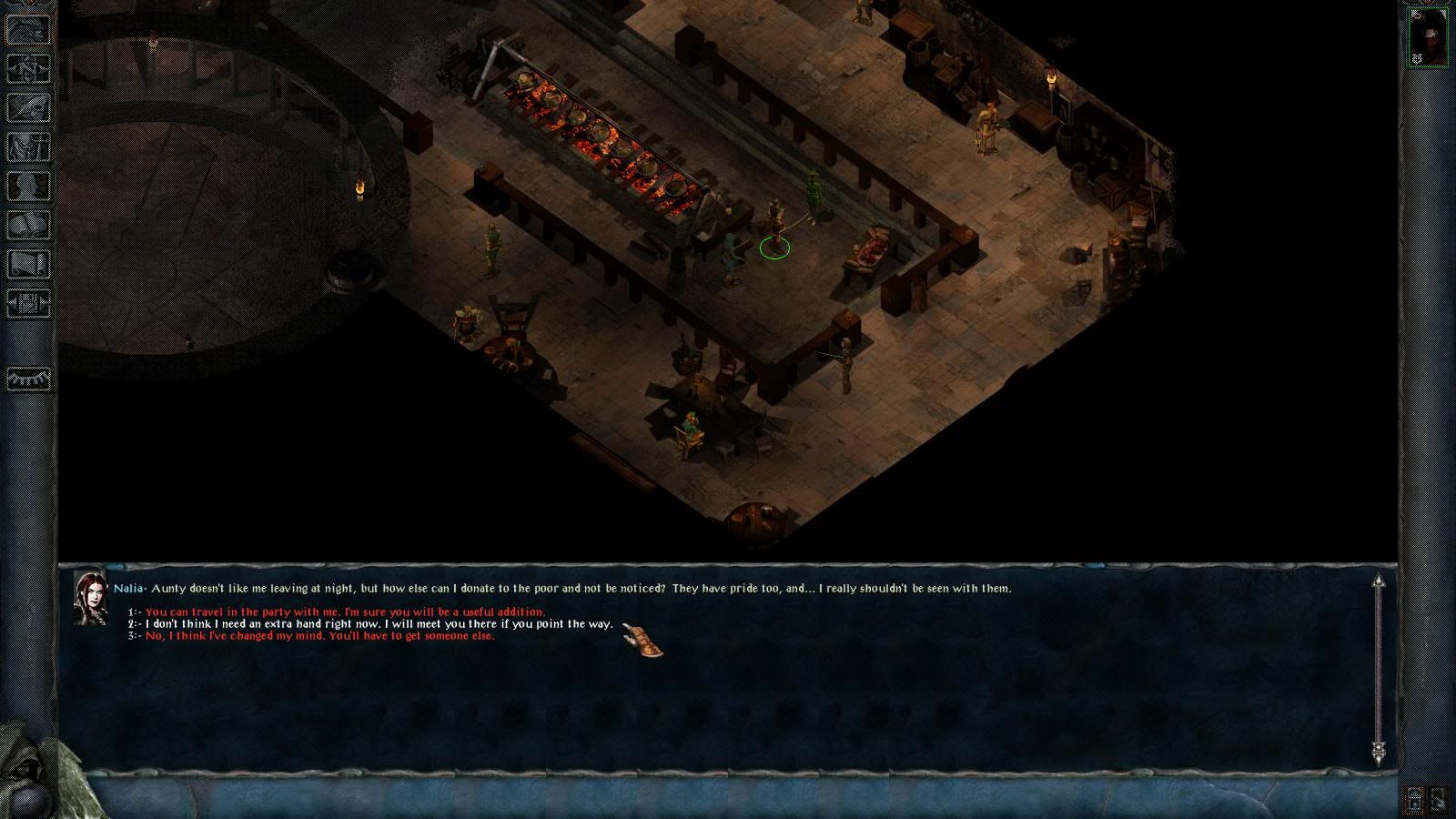Click the rest button at the sidebar bottom
Image resolution: width=1456 pixels, height=819 pixels.
29,378
